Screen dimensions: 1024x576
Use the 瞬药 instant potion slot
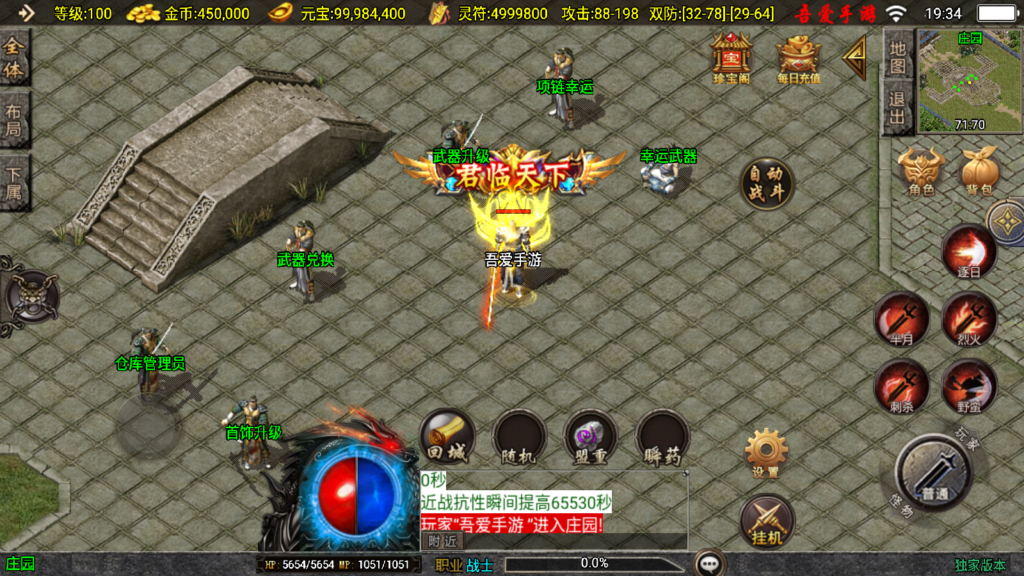663,437
